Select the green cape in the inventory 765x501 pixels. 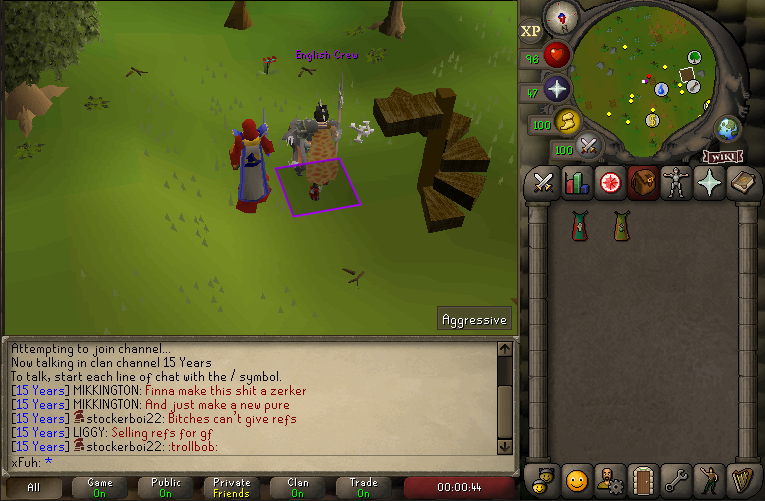pyautogui.click(x=619, y=226)
